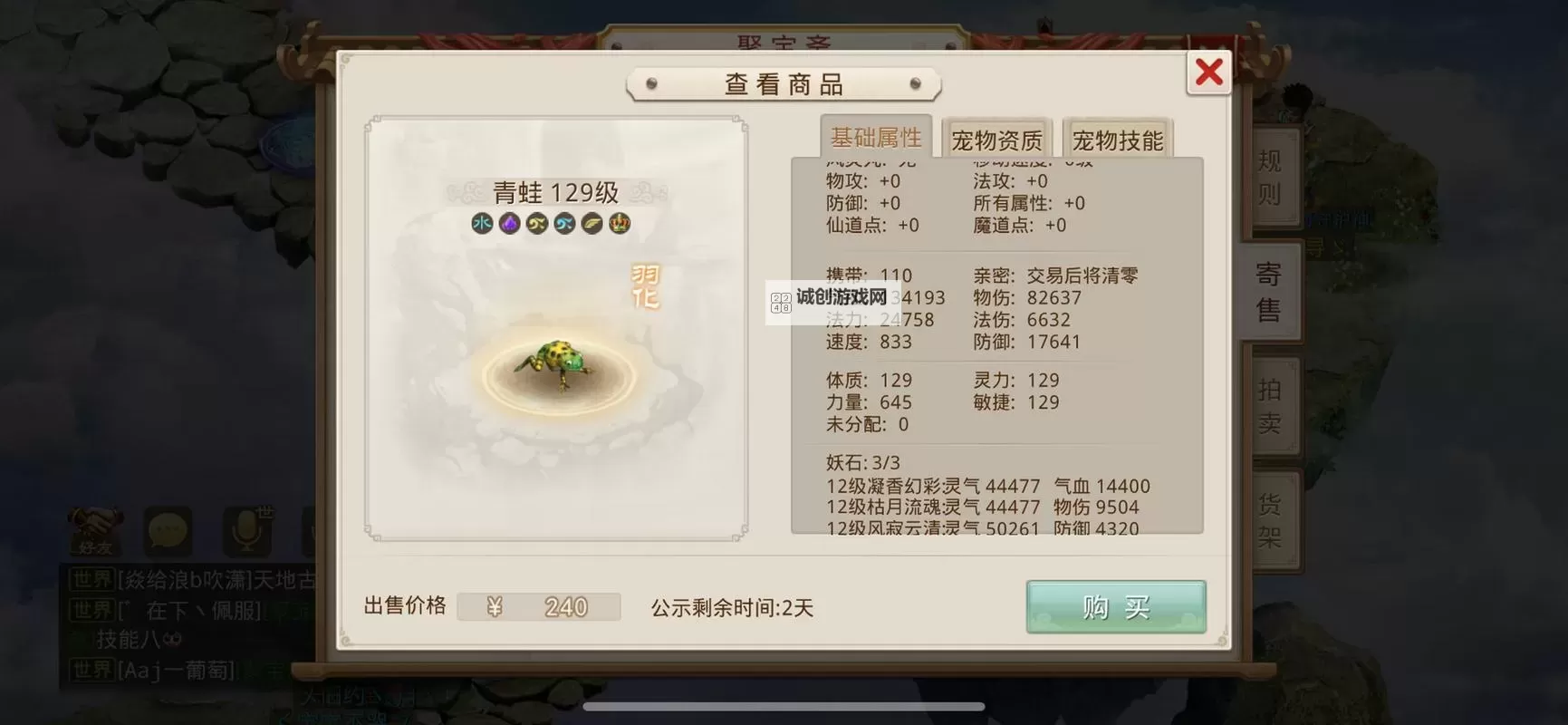This screenshot has width=1568, height=725.
Task: Click the 购买 buy button
Action: pos(1115,606)
